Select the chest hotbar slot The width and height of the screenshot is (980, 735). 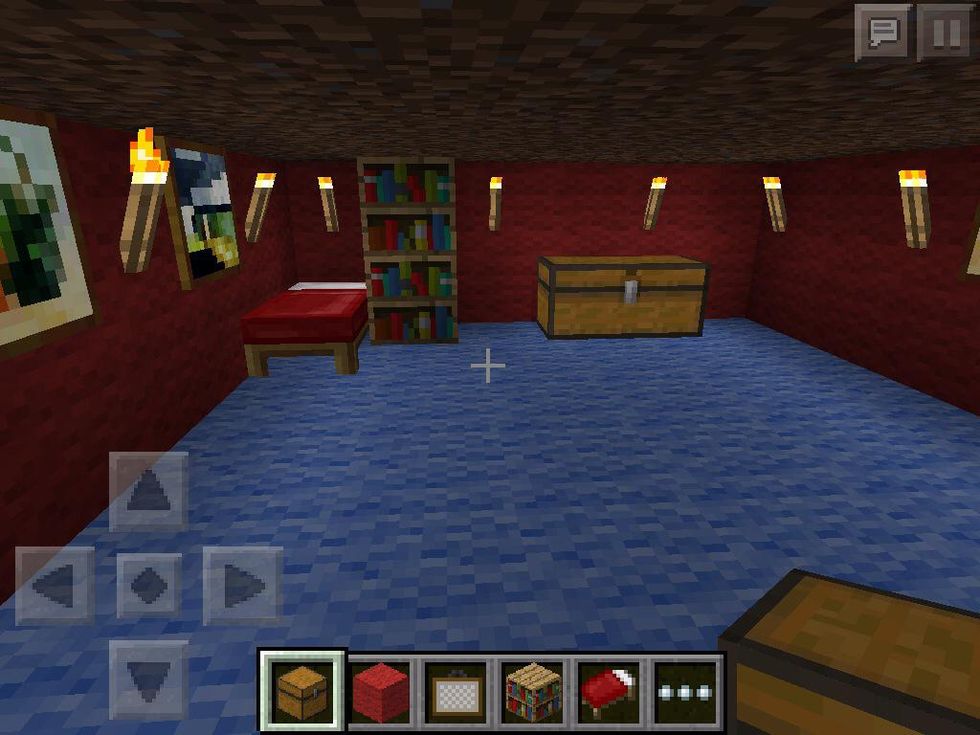tap(303, 691)
